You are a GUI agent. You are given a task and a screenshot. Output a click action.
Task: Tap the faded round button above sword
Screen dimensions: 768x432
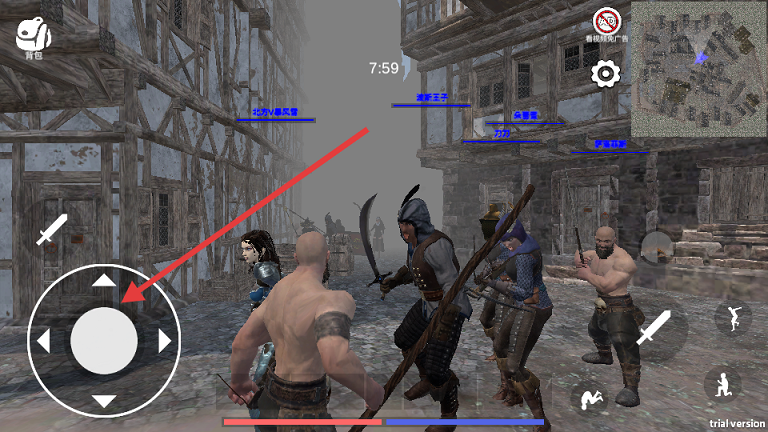tap(655, 246)
